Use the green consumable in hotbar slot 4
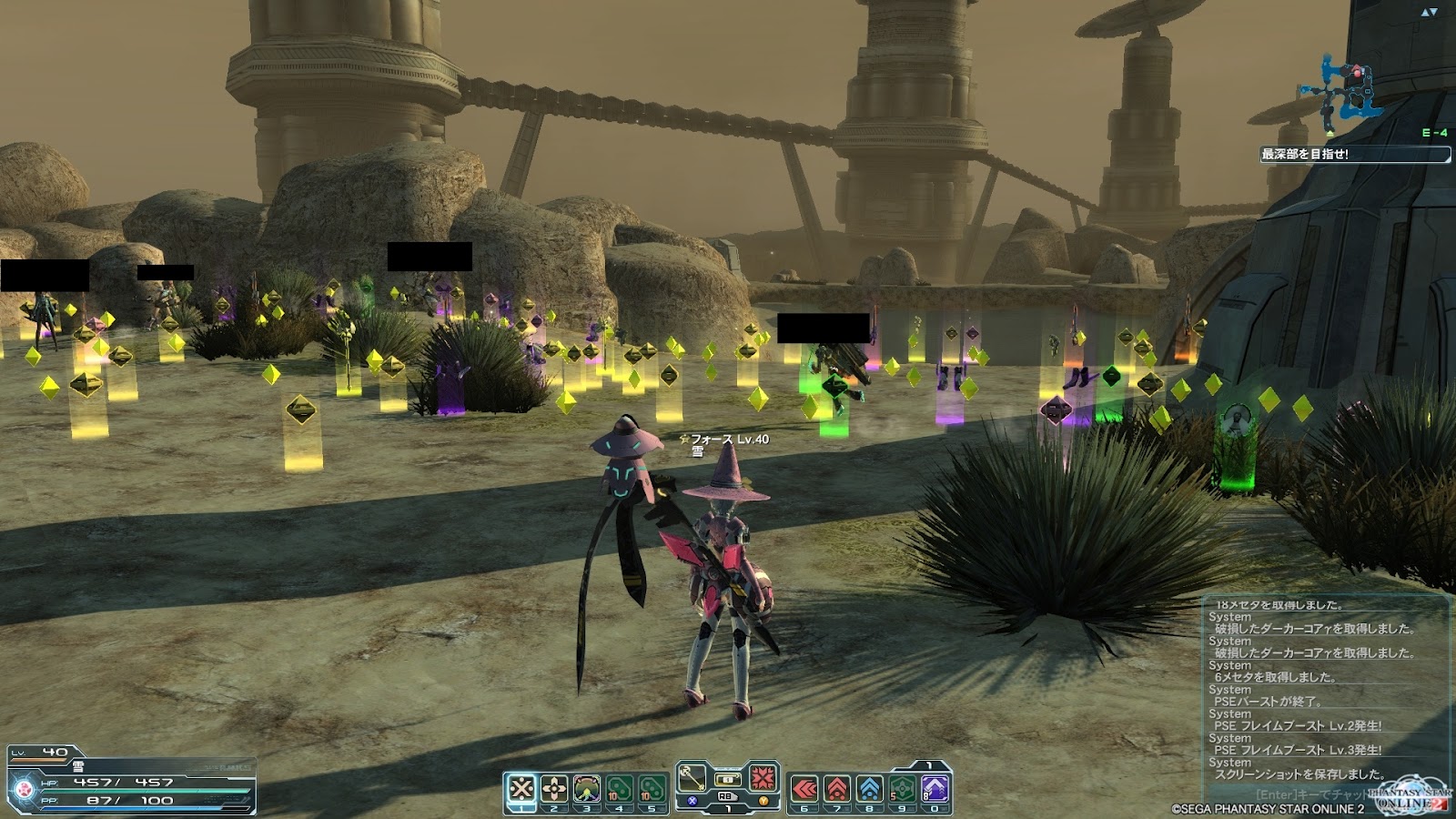Viewport: 1456px width, 819px height. (620, 788)
